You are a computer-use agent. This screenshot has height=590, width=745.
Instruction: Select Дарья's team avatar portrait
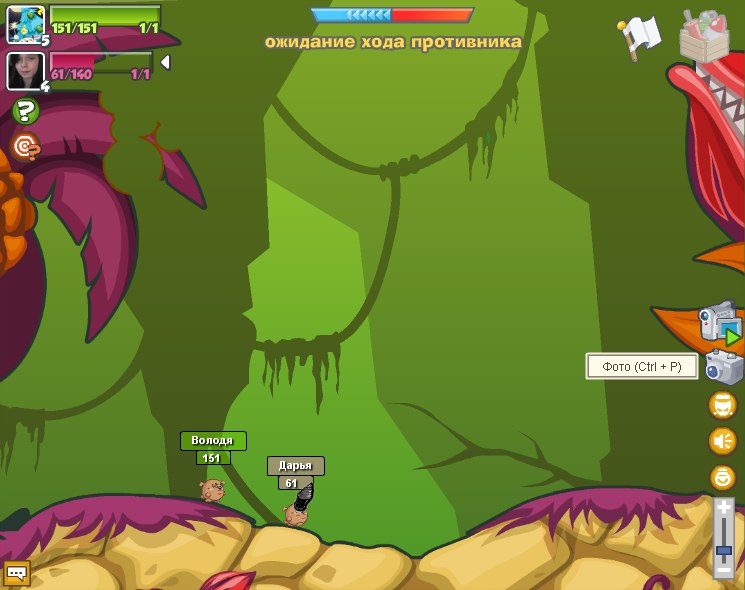pyautogui.click(x=23, y=70)
